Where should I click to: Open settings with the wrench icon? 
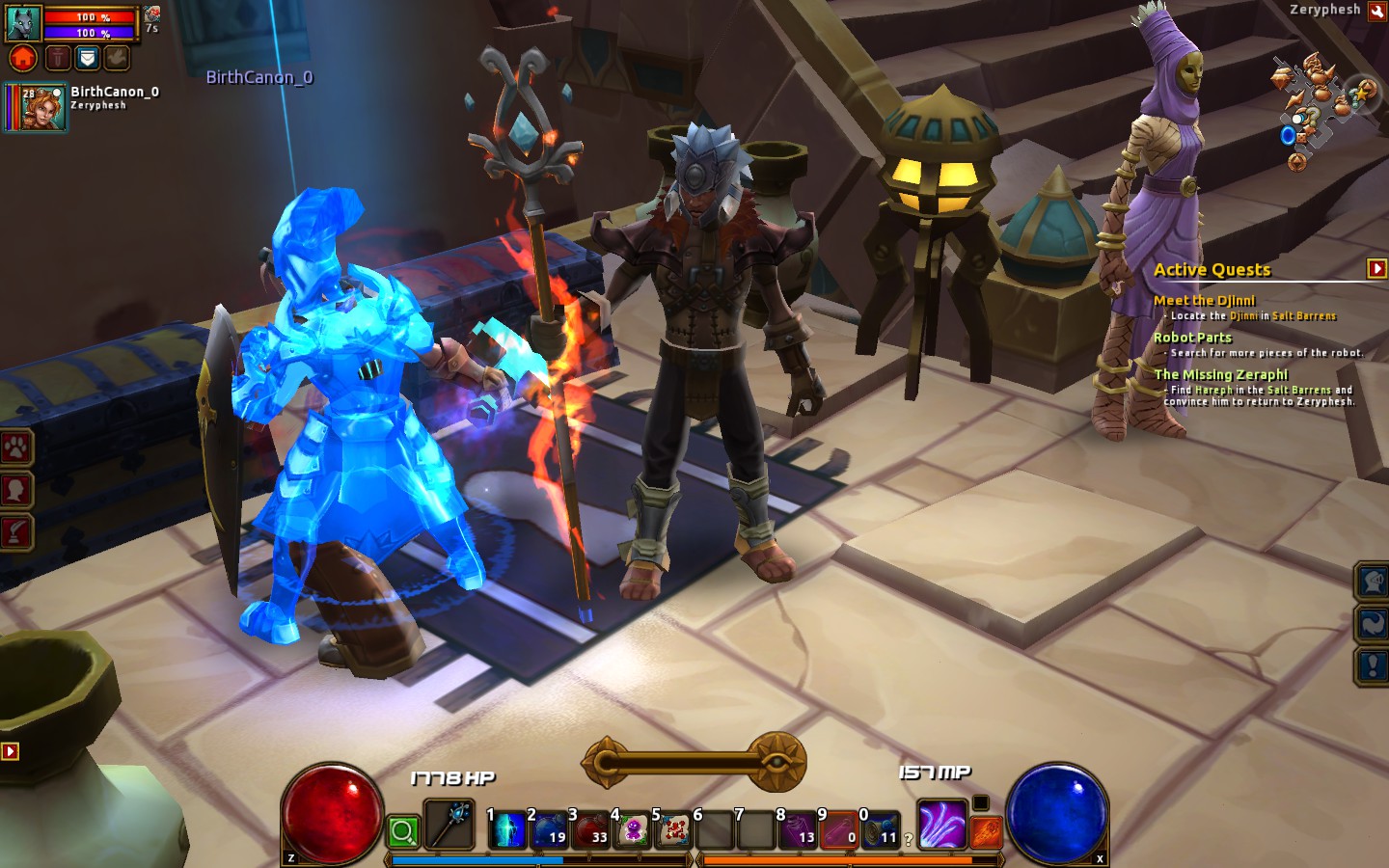tap(16, 531)
